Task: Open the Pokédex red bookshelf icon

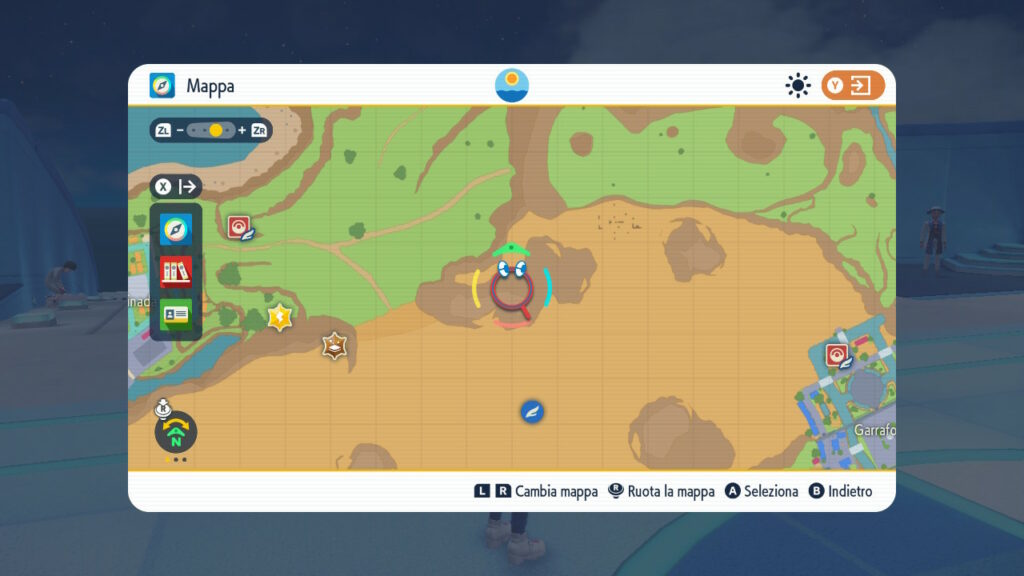Action: tap(176, 271)
